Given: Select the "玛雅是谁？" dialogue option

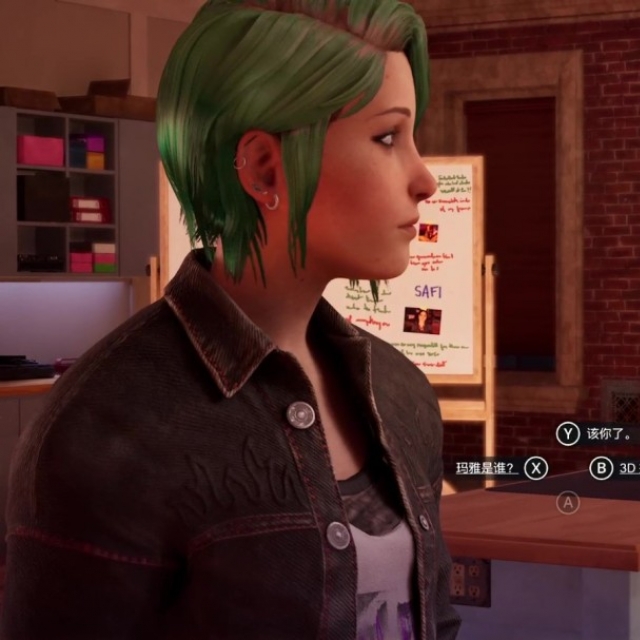Looking at the screenshot, I should tap(487, 467).
